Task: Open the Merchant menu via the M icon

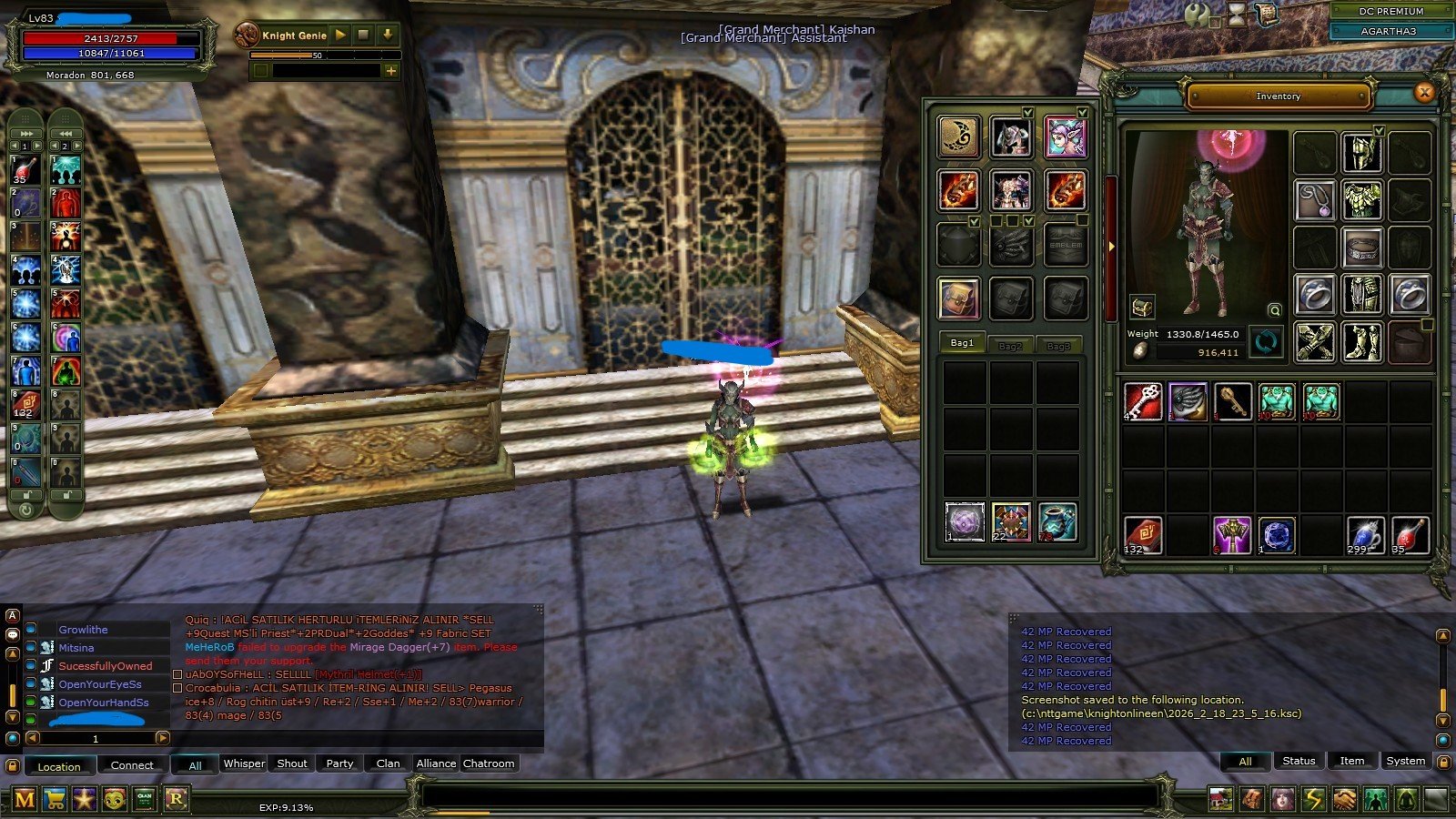Action: pyautogui.click(x=24, y=797)
